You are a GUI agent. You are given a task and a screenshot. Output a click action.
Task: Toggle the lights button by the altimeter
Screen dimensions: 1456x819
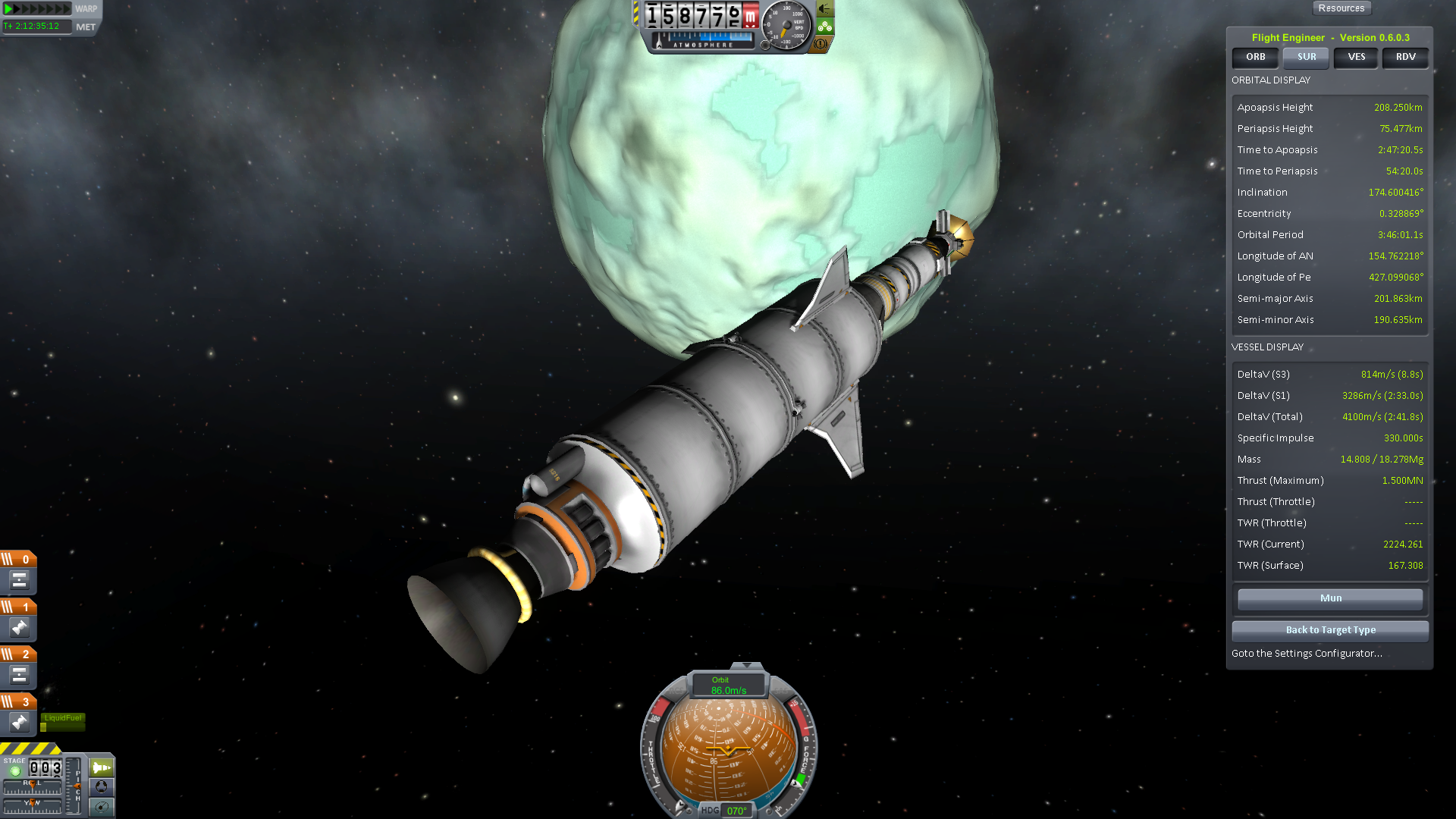coord(824,10)
